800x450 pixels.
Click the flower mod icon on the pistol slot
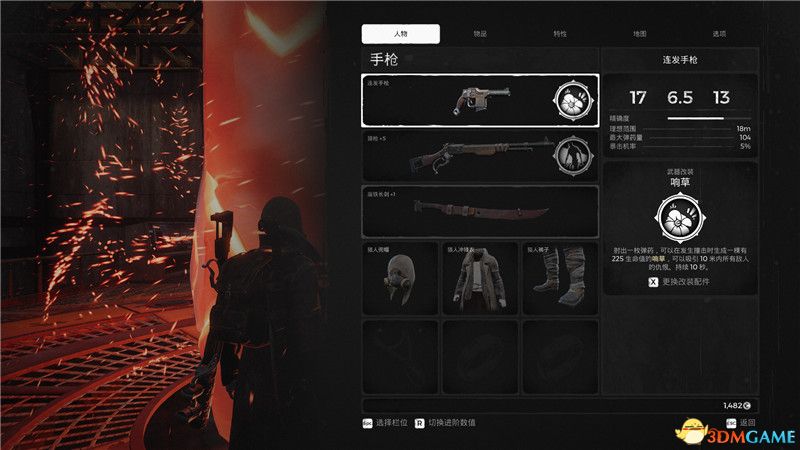click(571, 100)
